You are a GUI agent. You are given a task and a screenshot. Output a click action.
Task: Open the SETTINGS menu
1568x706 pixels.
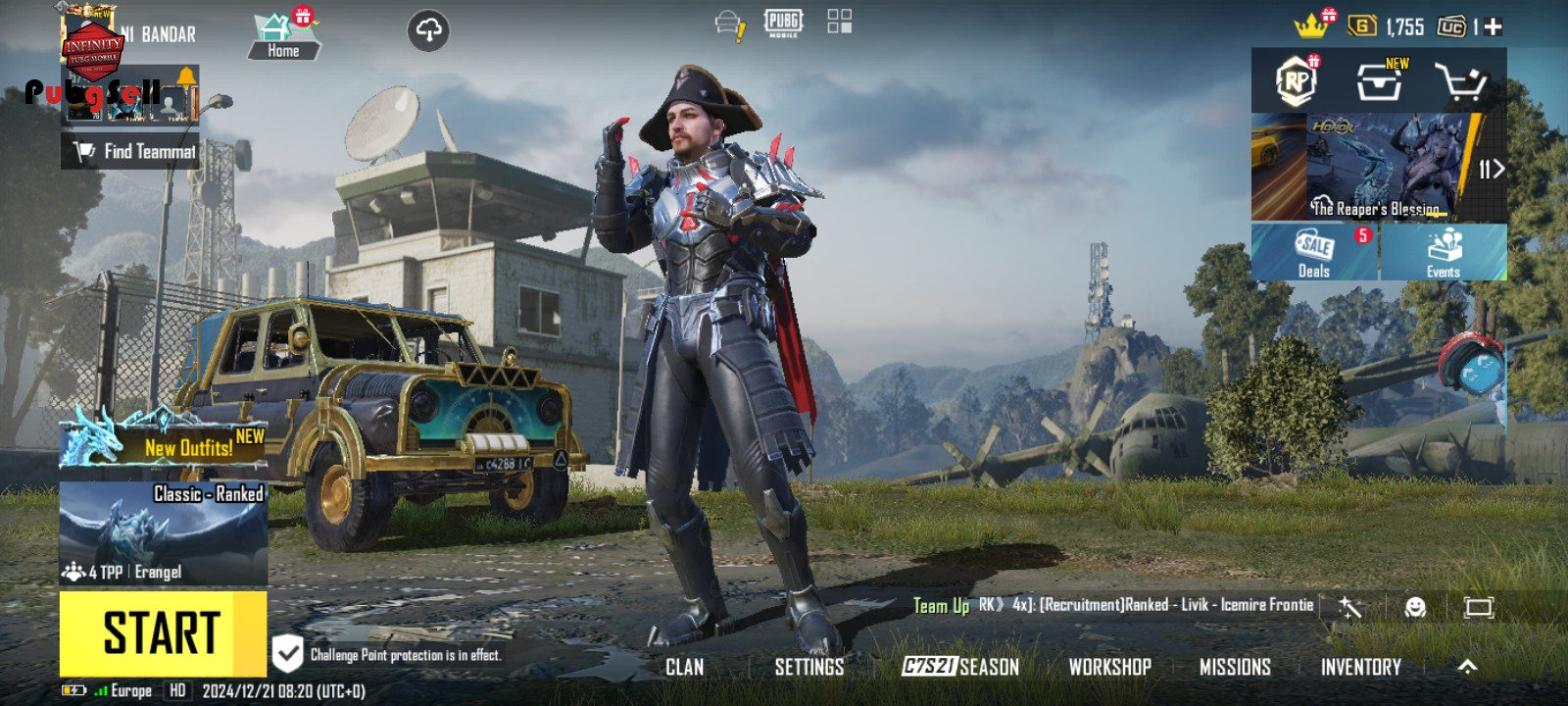point(808,667)
